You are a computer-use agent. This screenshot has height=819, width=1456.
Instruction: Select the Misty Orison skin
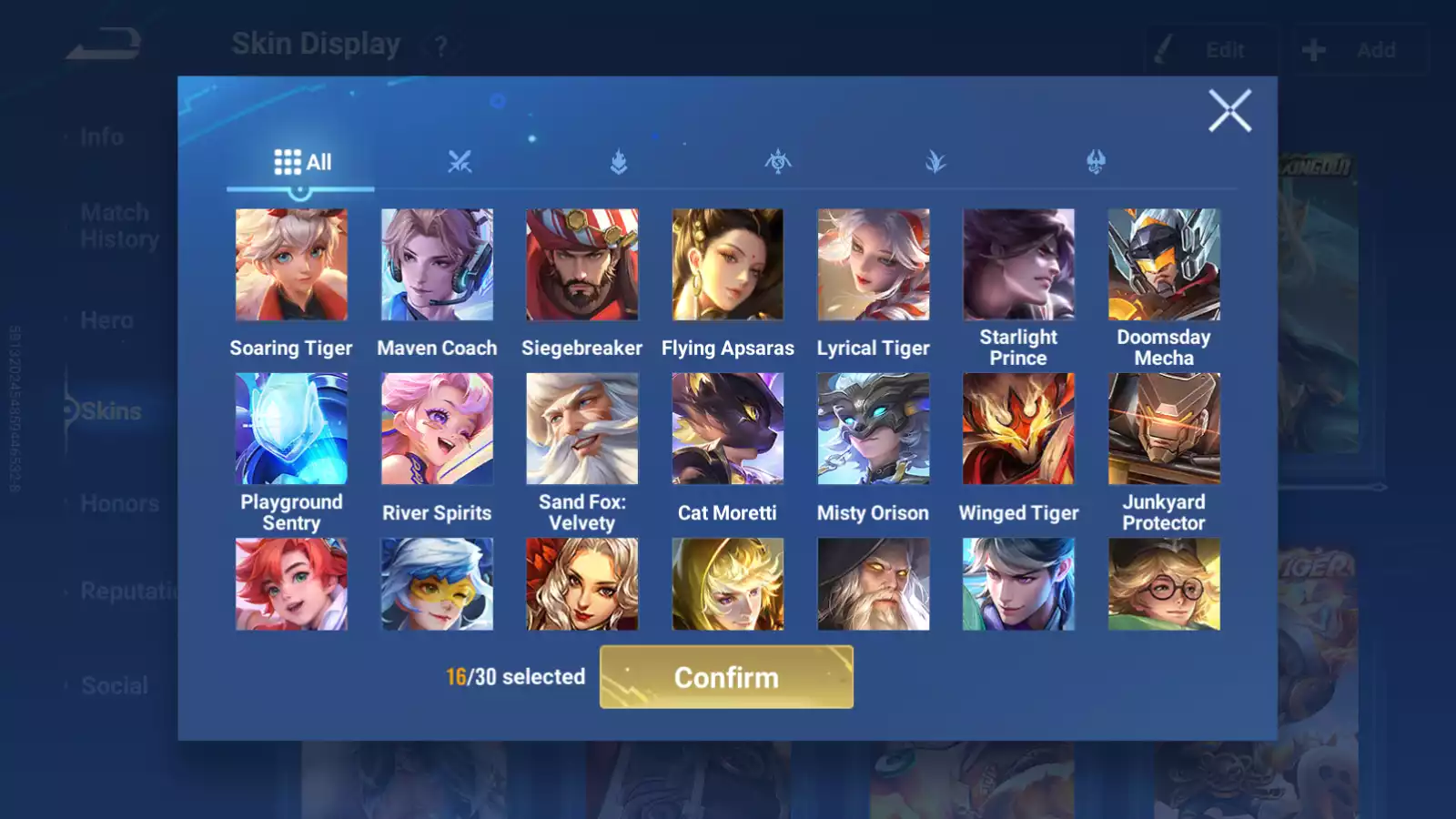click(x=873, y=429)
